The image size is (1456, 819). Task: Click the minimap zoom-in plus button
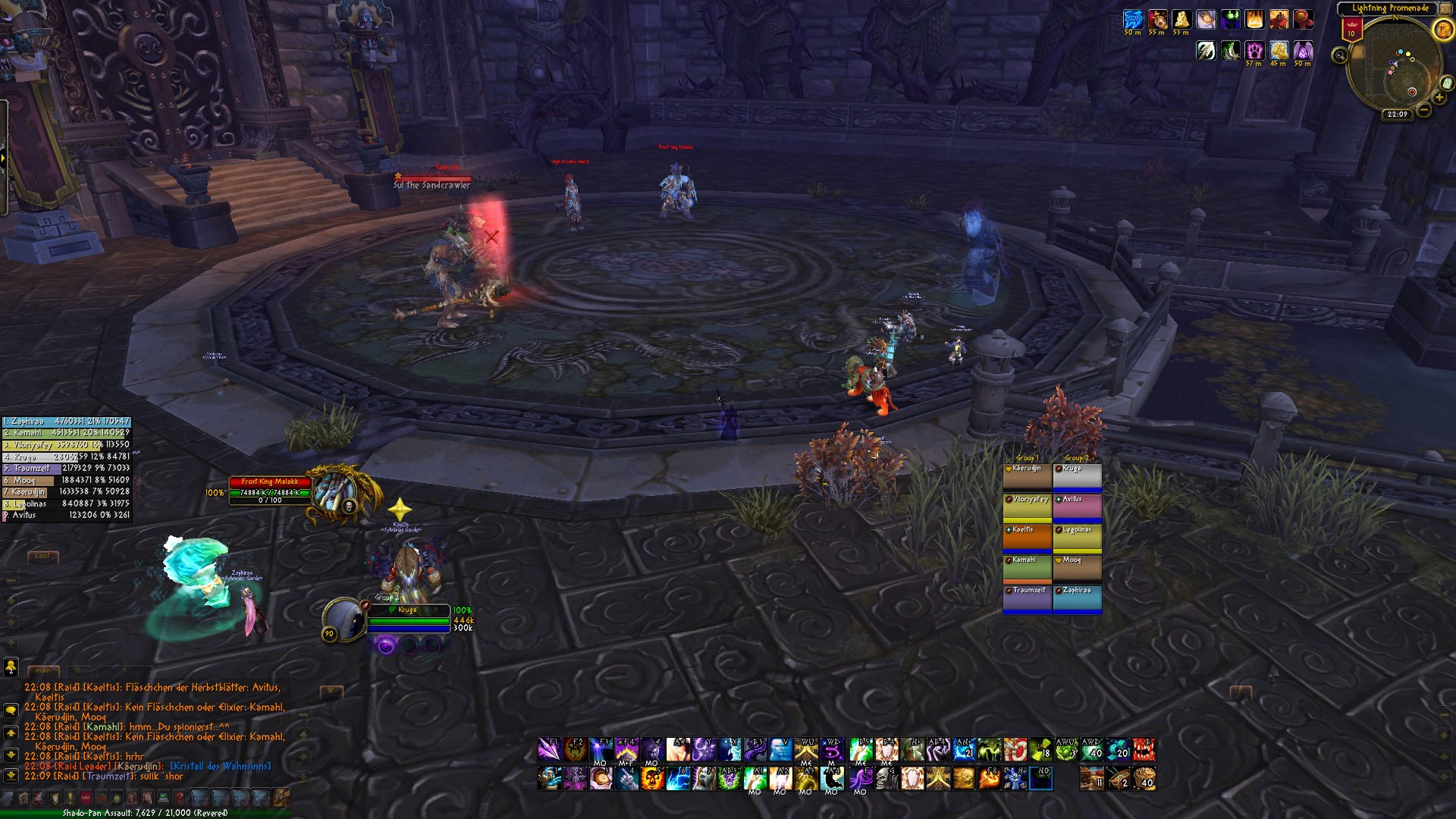(x=1439, y=98)
